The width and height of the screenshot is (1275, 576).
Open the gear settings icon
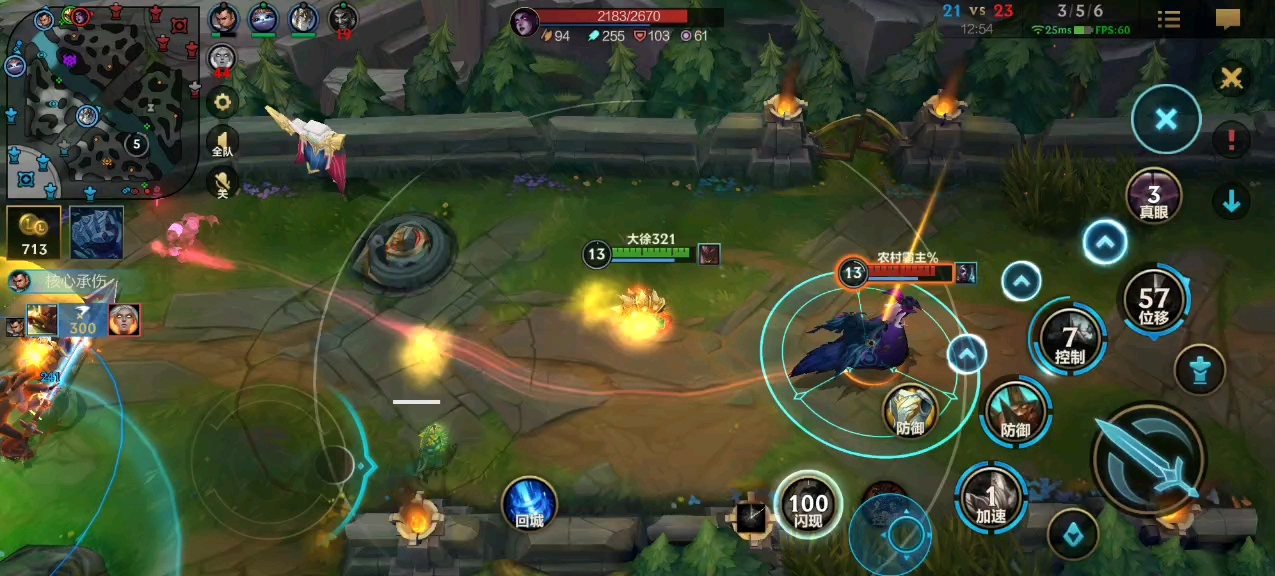pyautogui.click(x=222, y=101)
